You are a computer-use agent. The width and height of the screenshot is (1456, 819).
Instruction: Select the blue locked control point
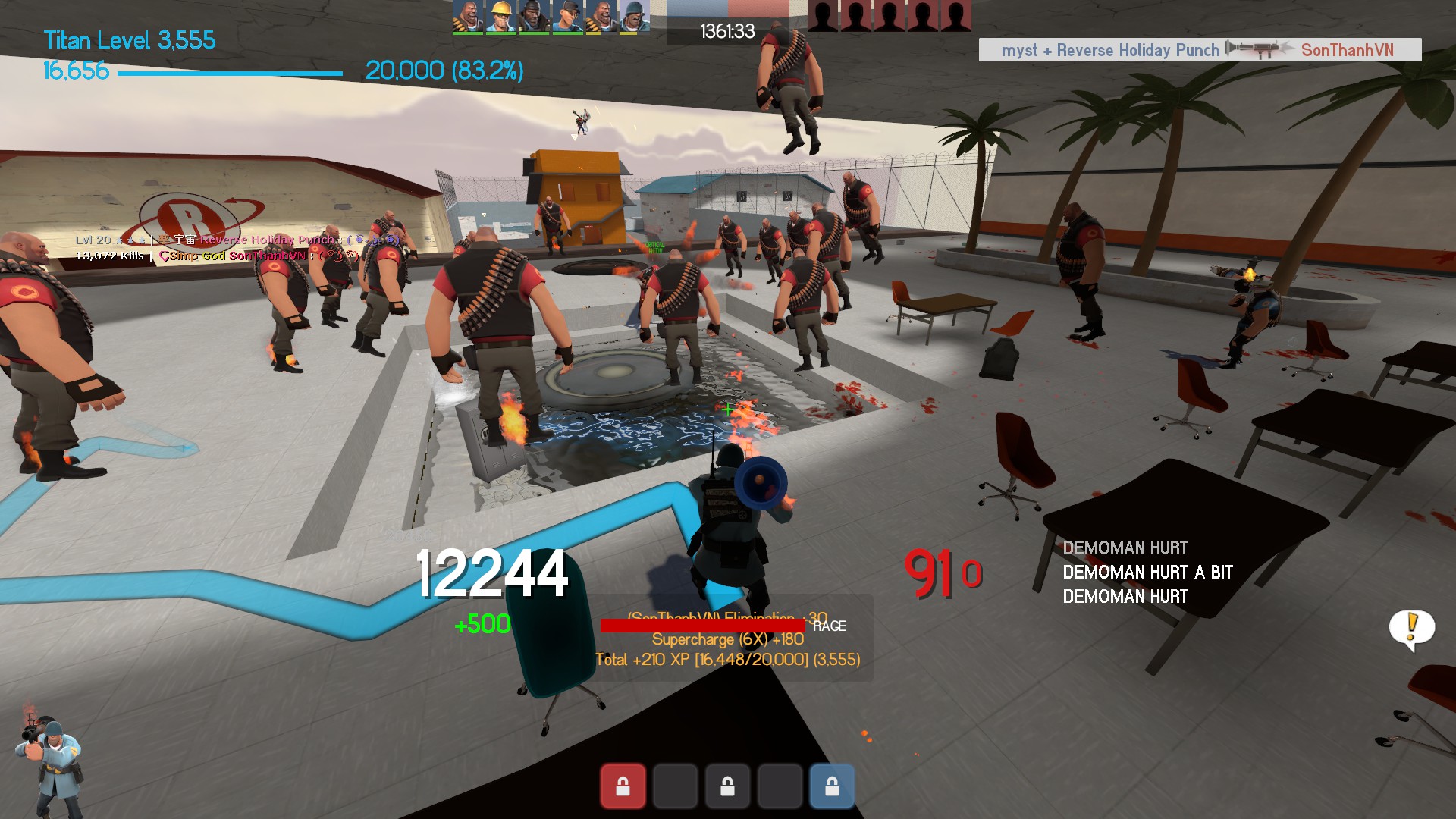[x=832, y=786]
